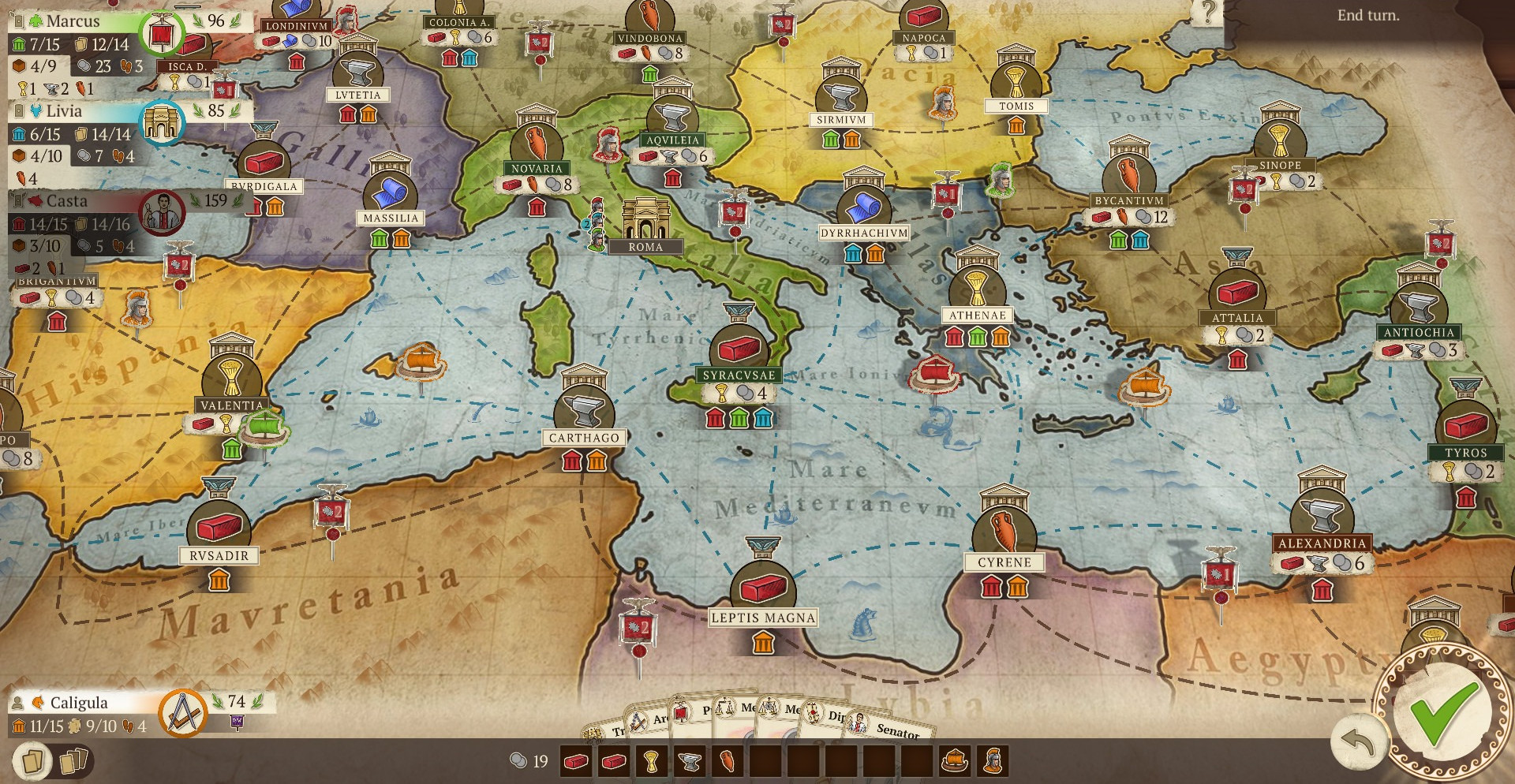Click Caligula's architect compass icon

183,713
